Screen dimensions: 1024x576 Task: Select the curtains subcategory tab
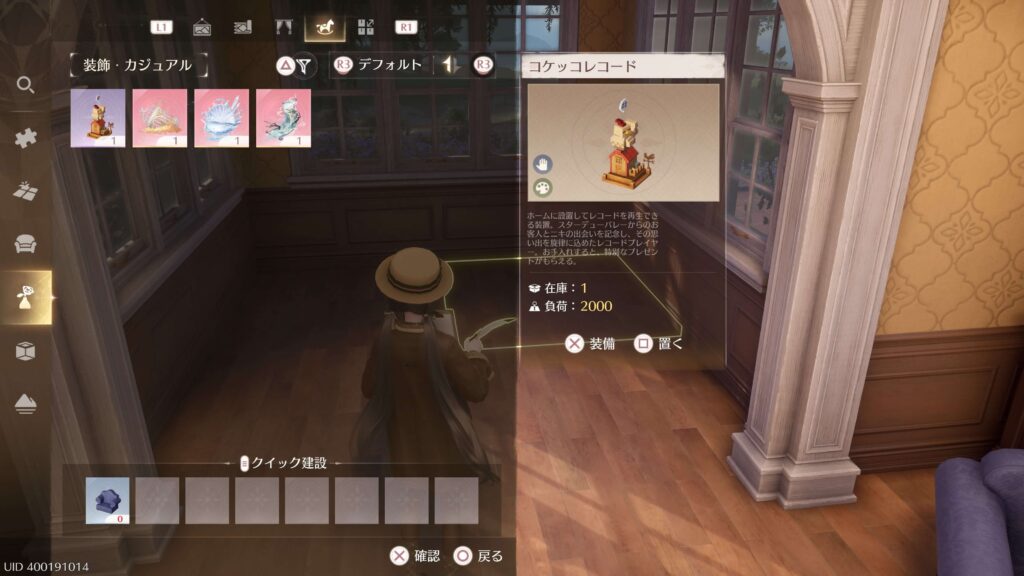pyautogui.click(x=283, y=27)
